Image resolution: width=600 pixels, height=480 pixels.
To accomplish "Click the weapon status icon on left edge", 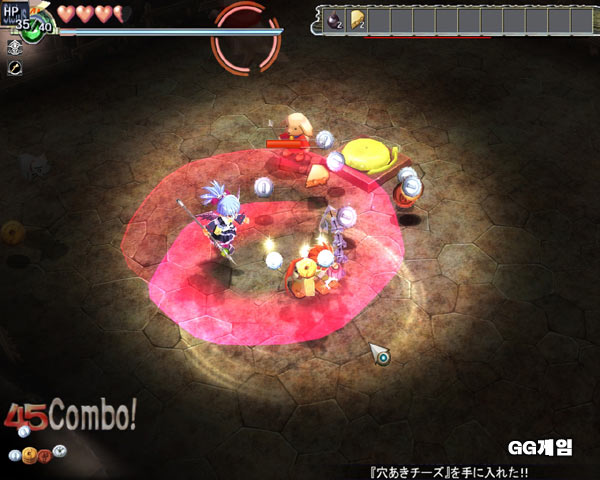I will pyautogui.click(x=15, y=68).
